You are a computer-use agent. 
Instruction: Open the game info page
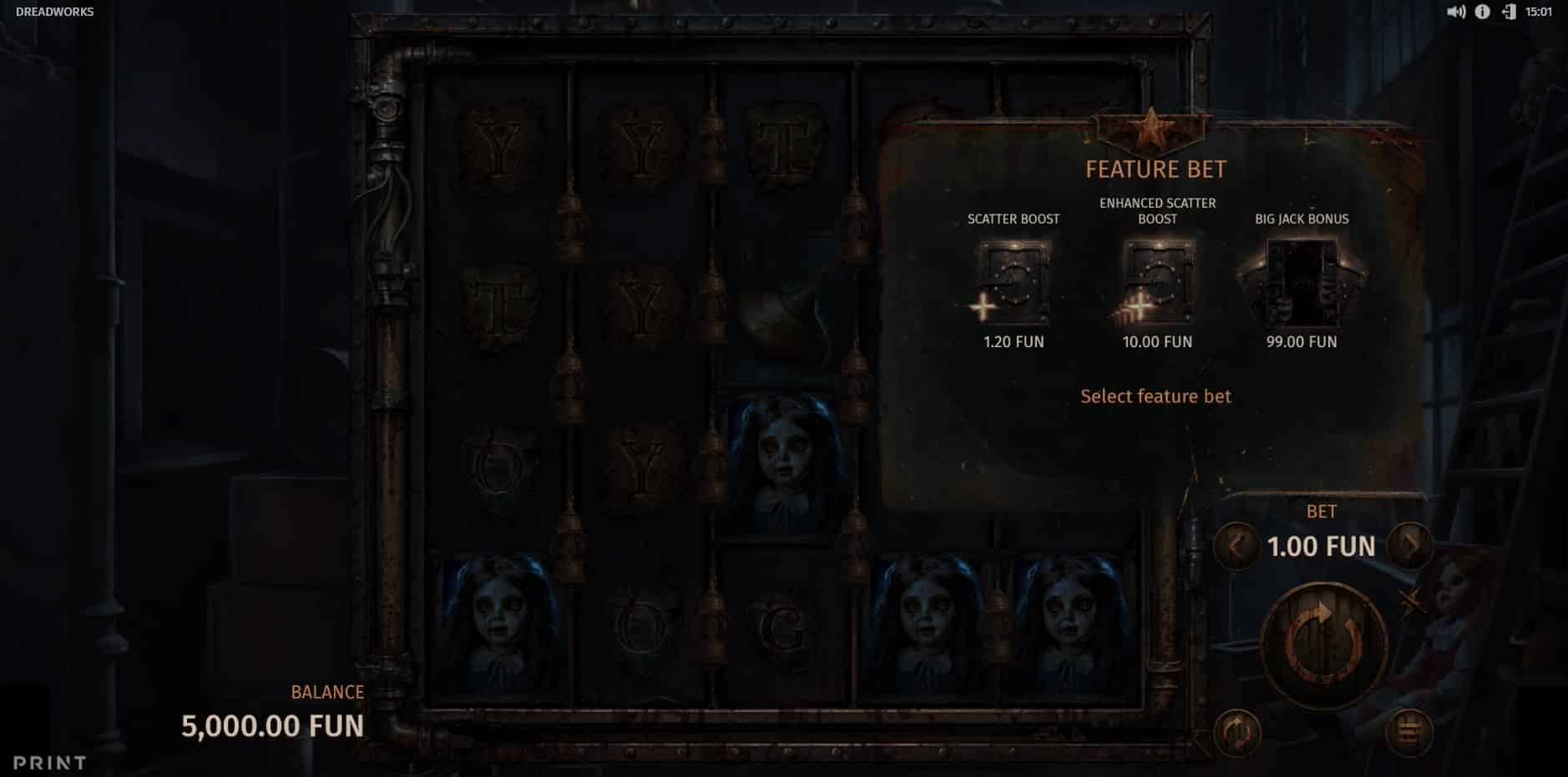click(1482, 12)
